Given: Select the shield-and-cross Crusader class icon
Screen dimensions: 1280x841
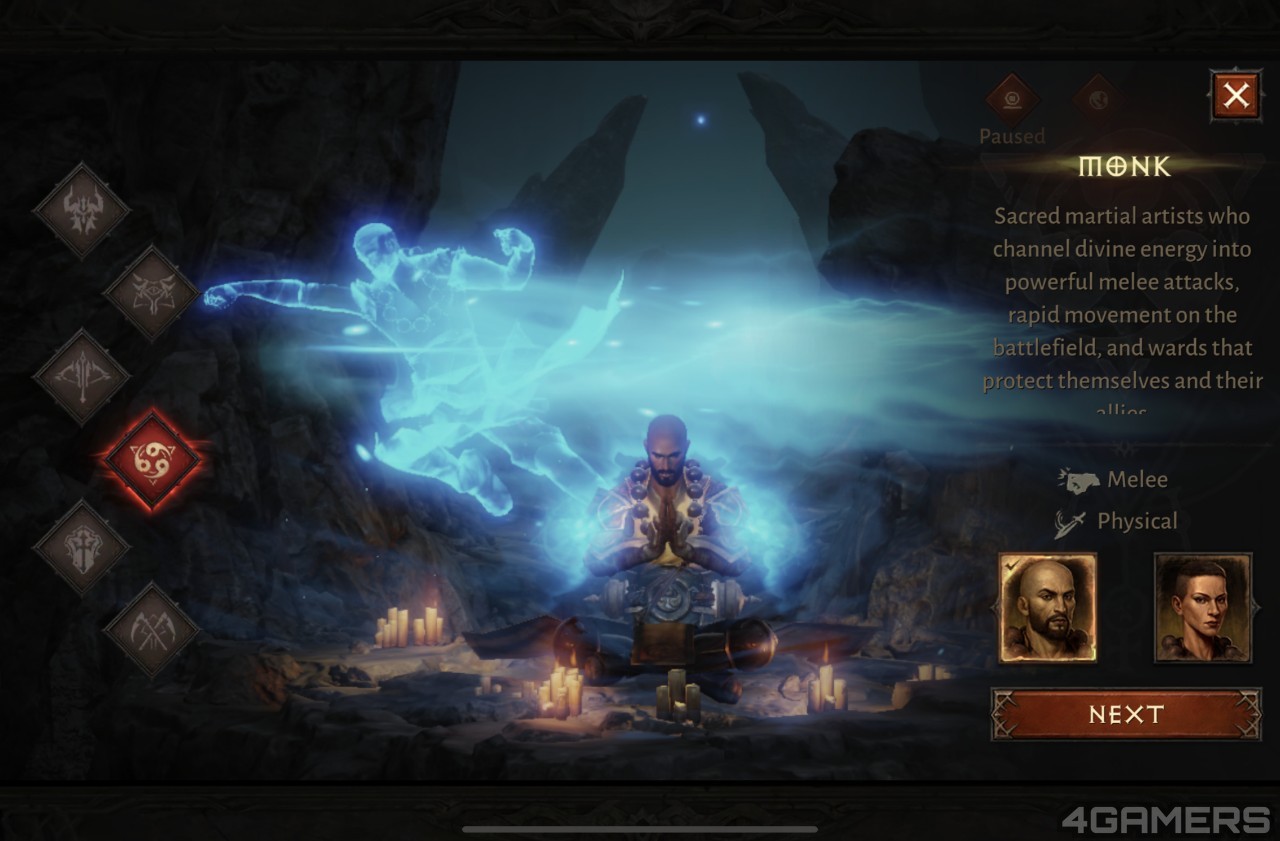Looking at the screenshot, I should [82, 546].
